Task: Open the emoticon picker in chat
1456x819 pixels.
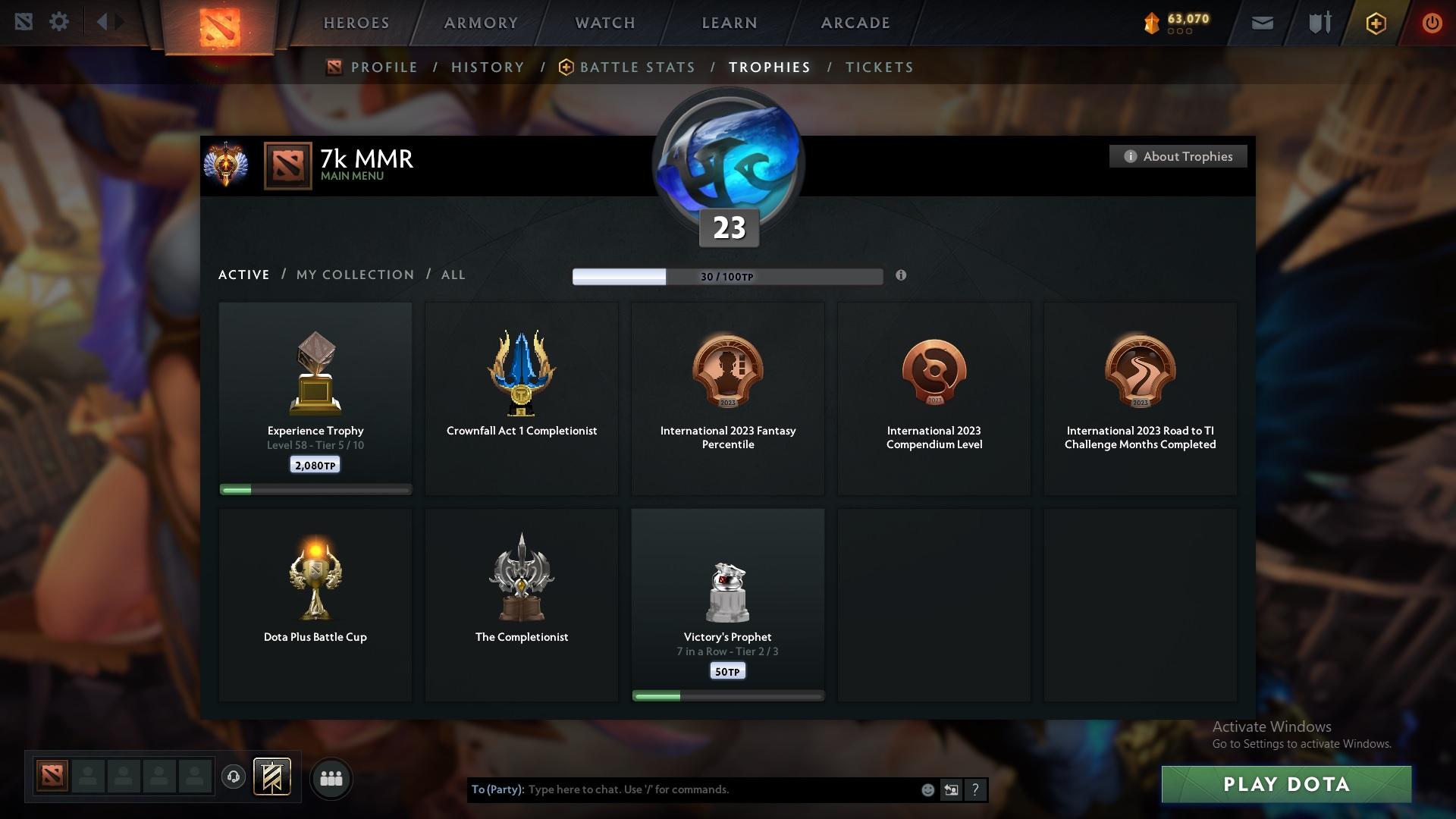Action: pos(927,789)
